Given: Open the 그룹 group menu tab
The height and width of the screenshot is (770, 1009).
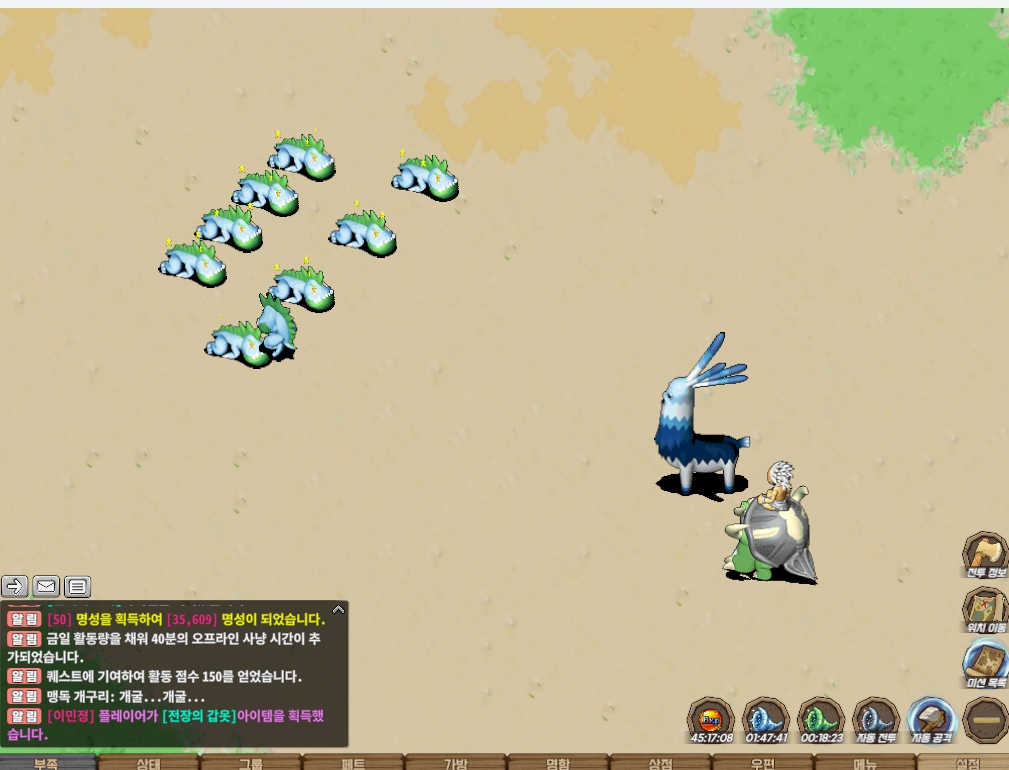Looking at the screenshot, I should click(251, 763).
